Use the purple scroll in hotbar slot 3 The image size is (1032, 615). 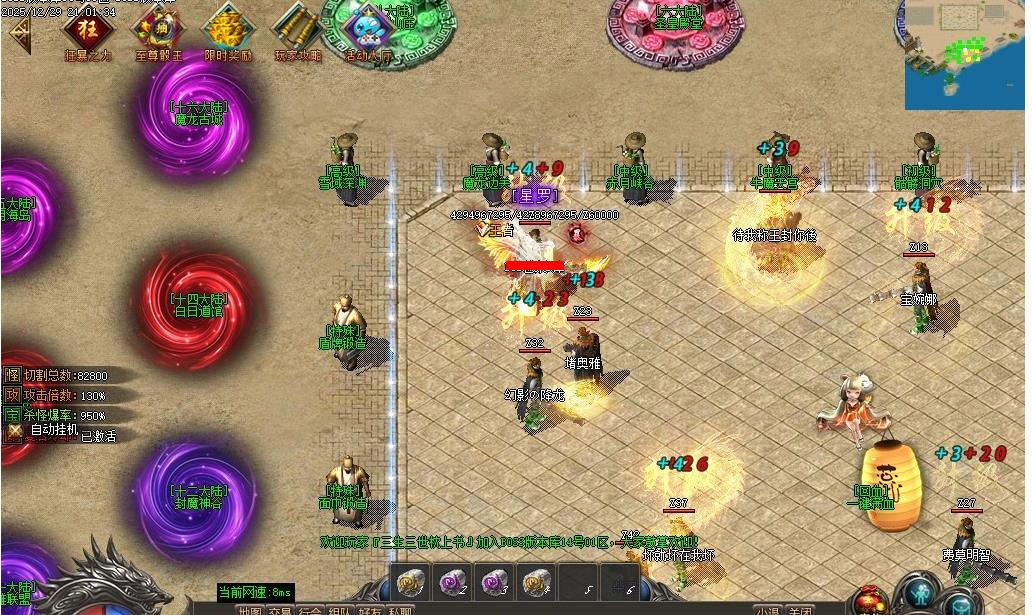[x=494, y=581]
